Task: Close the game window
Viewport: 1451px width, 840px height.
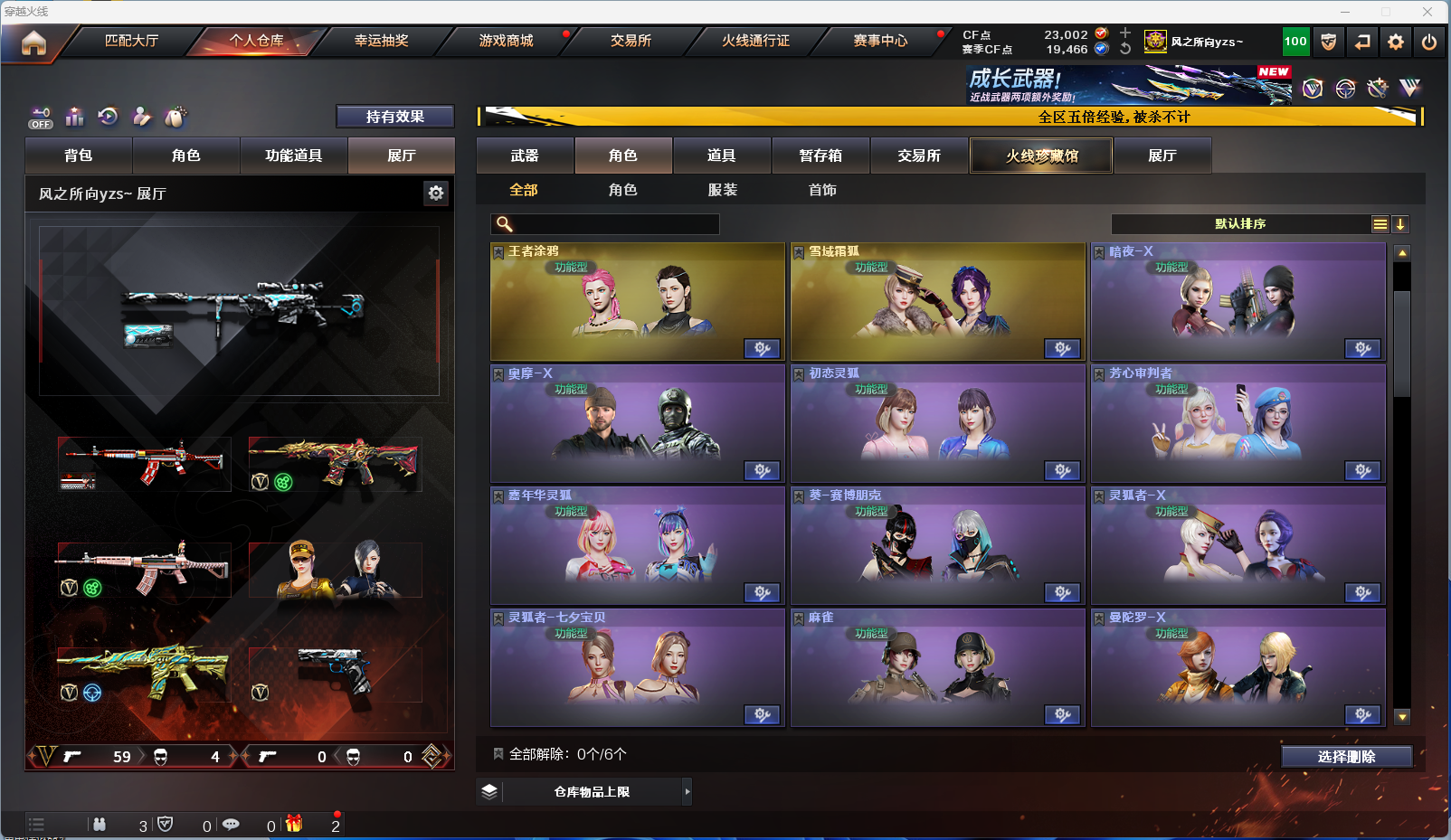Action: pos(1427,12)
